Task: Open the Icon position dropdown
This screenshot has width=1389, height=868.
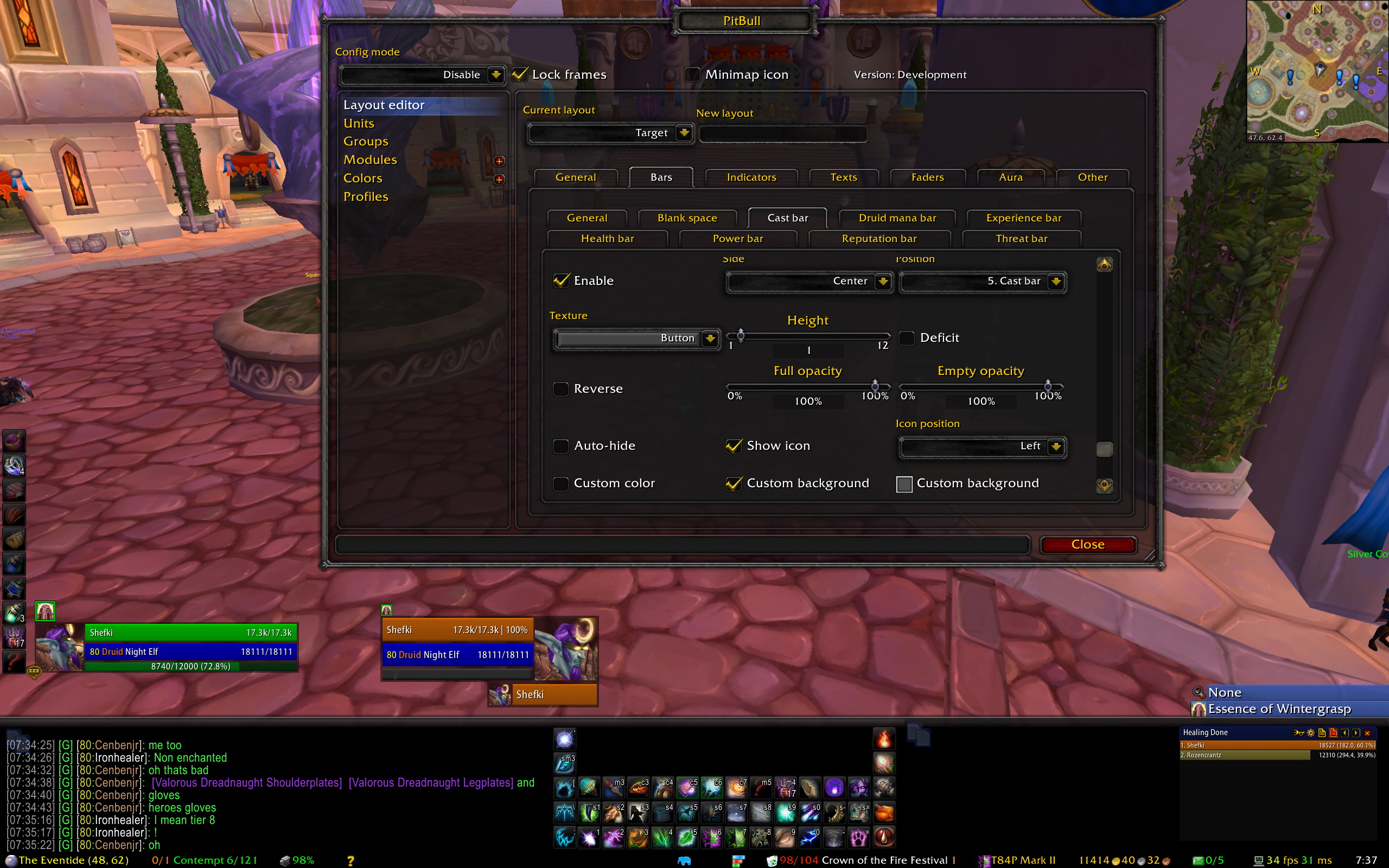Action: tap(1055, 446)
